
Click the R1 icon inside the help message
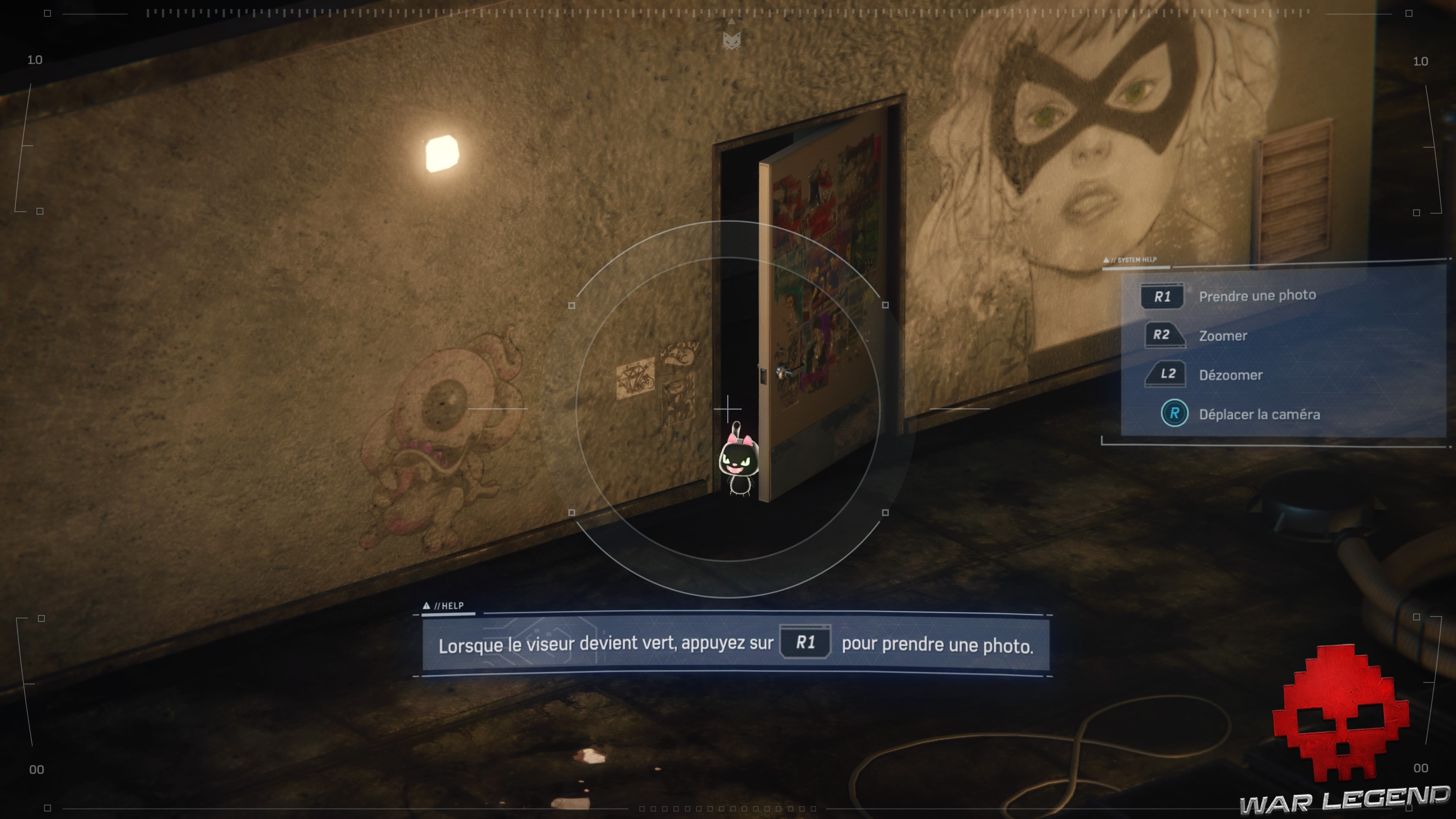(805, 643)
